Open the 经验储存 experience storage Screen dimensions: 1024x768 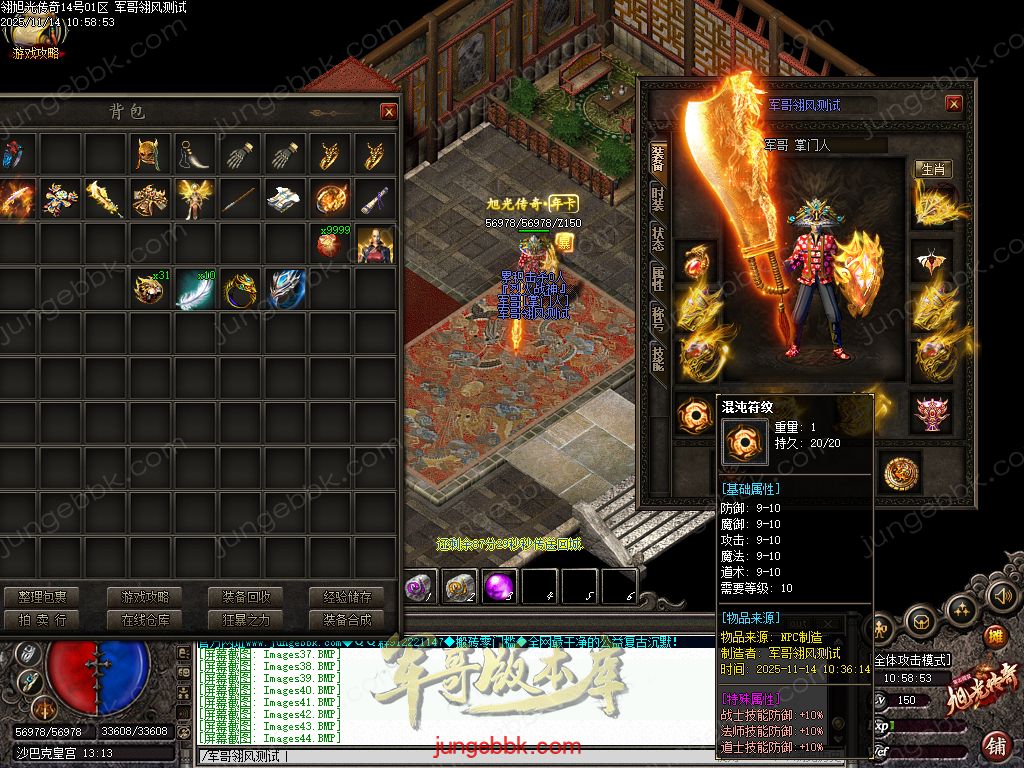coord(346,597)
